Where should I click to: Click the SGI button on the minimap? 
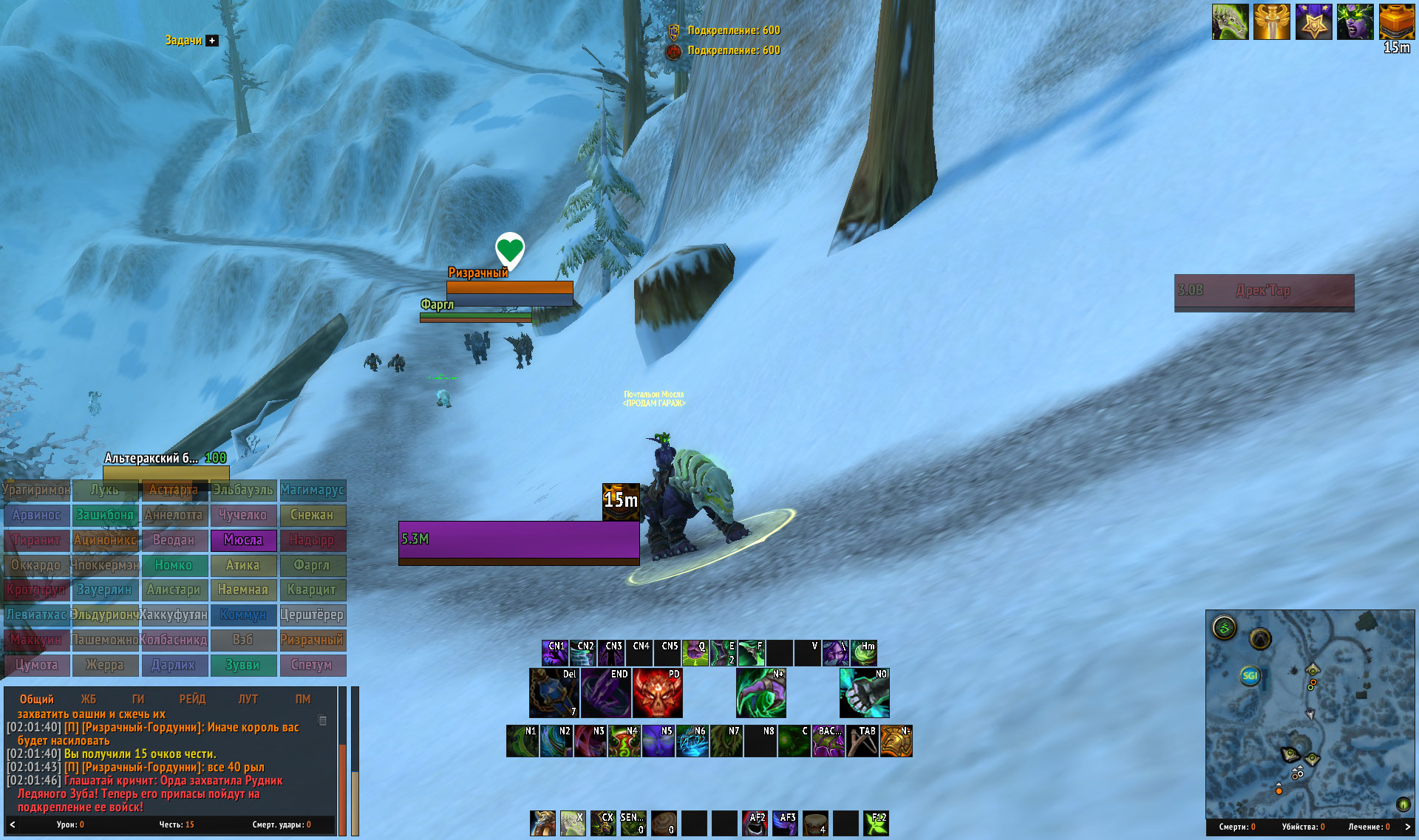click(1250, 675)
